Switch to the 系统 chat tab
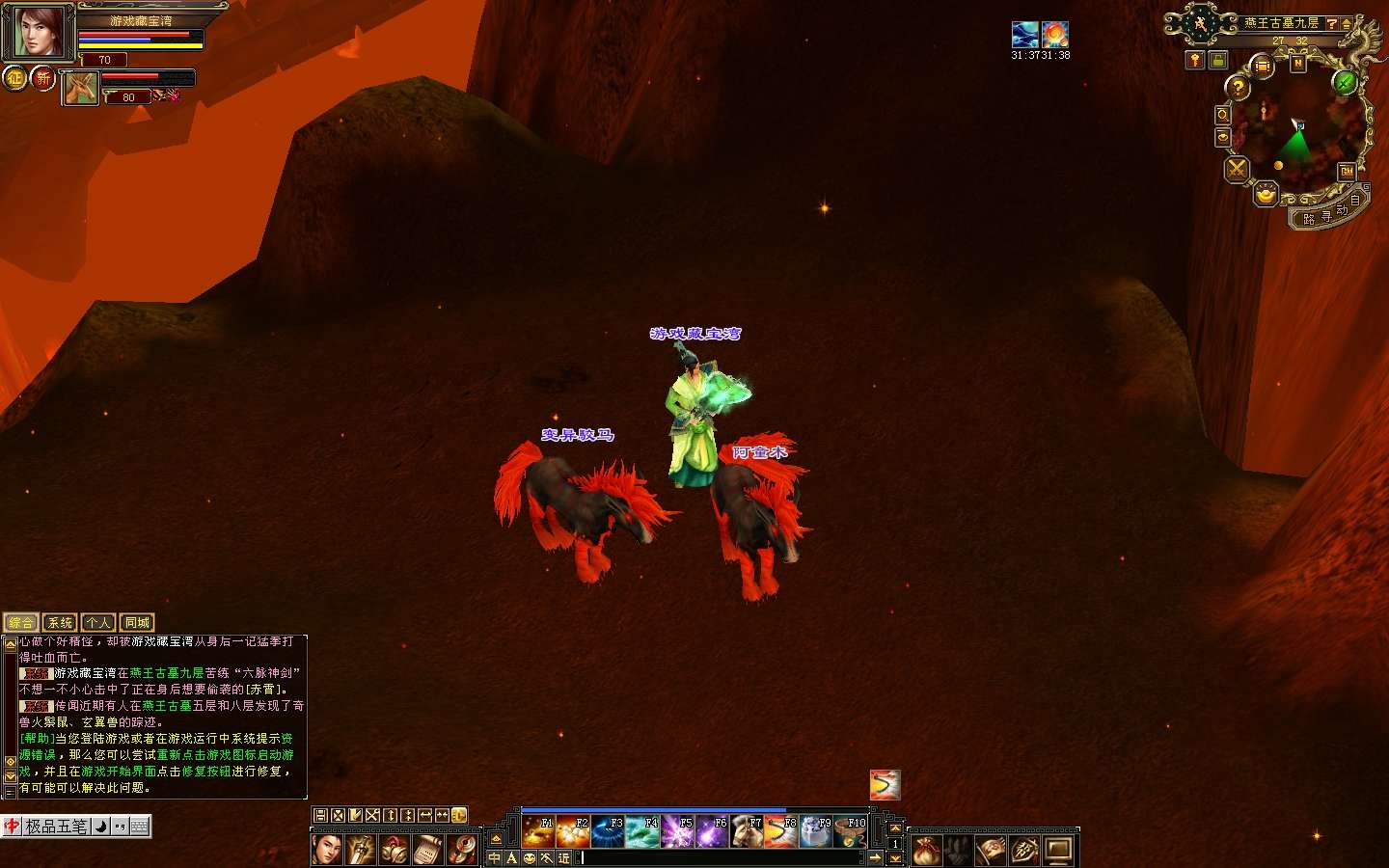The image size is (1389, 868). coord(60,623)
